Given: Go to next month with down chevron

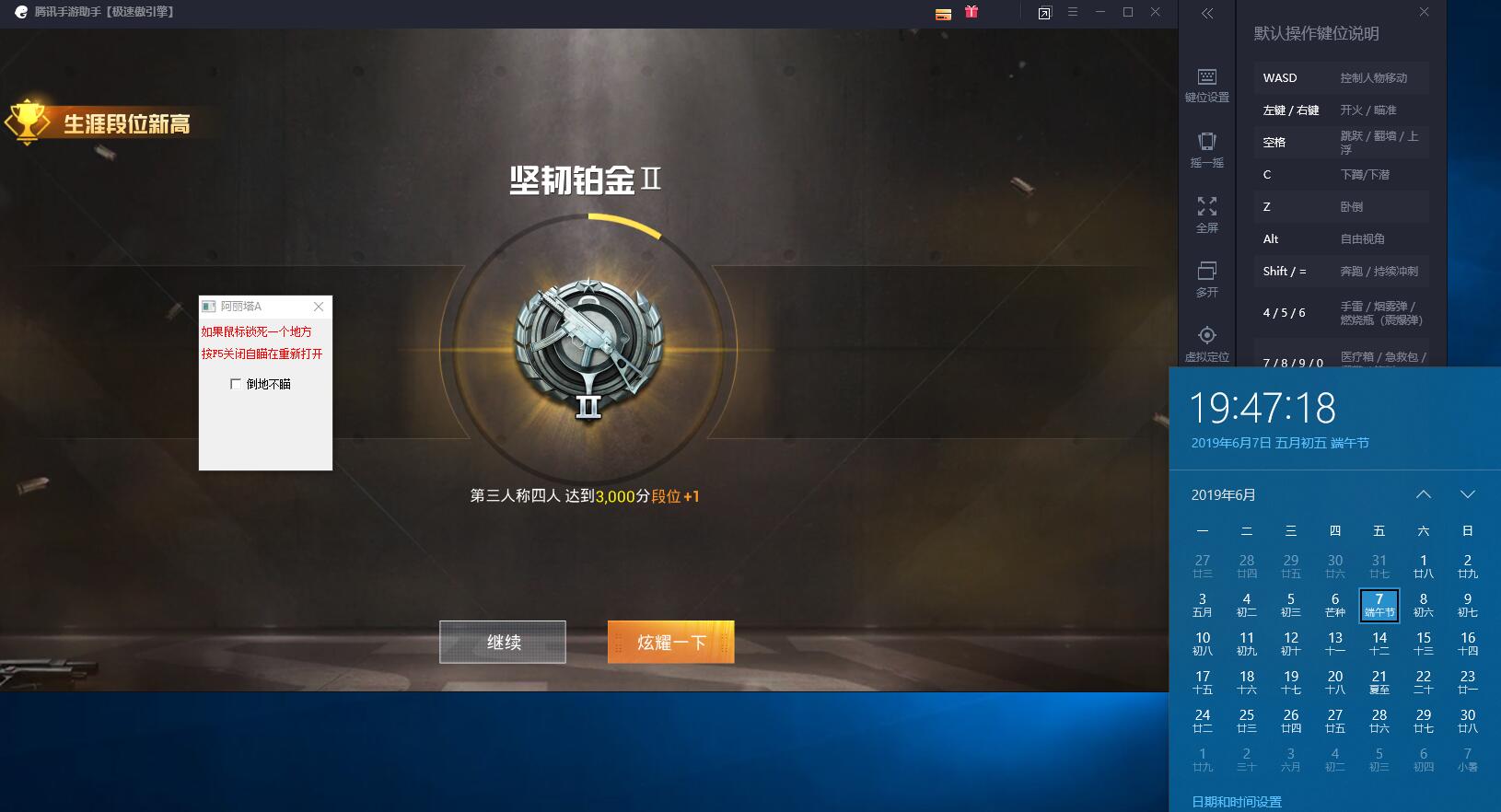Looking at the screenshot, I should point(1469,494).
